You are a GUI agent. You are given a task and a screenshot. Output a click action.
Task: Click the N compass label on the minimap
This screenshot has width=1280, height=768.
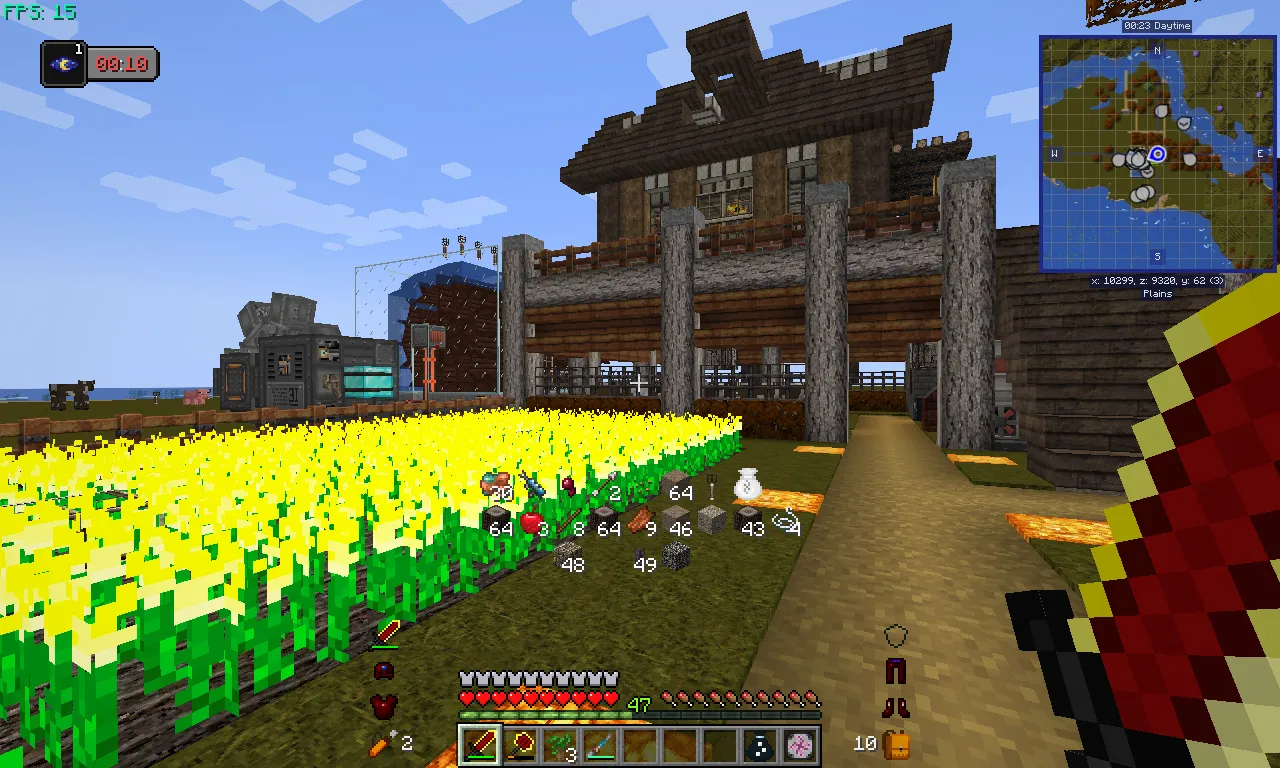(x=1157, y=50)
